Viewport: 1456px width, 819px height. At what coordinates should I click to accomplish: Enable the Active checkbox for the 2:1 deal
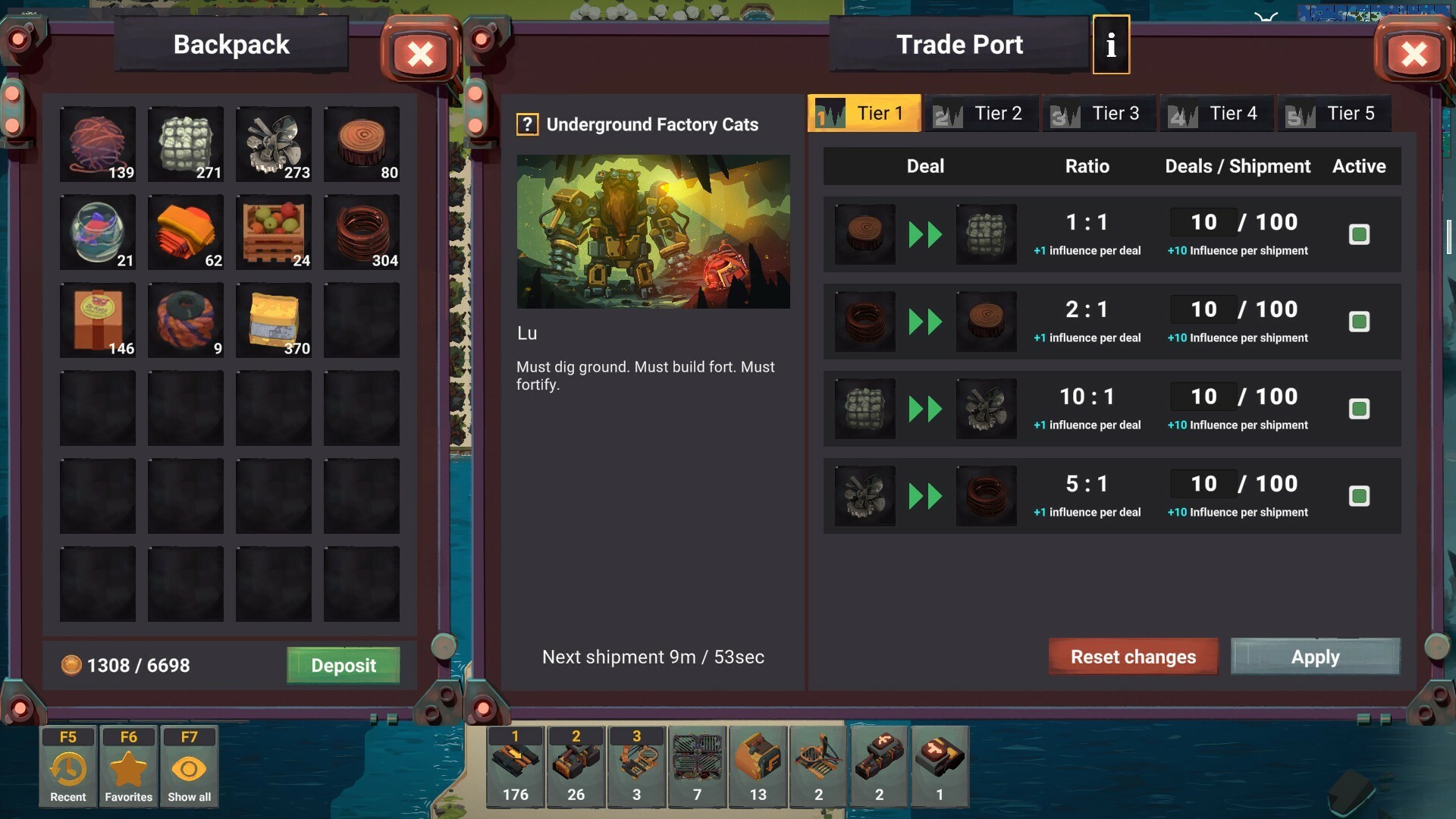click(x=1360, y=322)
